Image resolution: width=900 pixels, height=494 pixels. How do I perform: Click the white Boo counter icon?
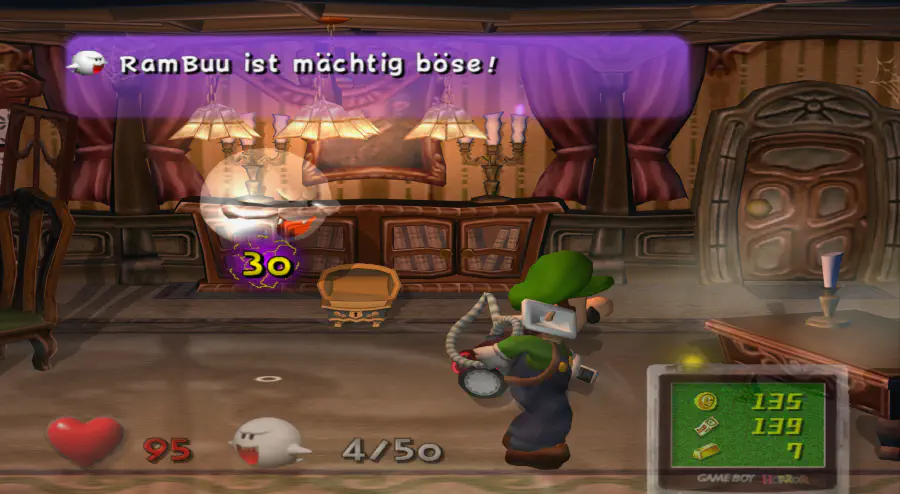[270, 442]
